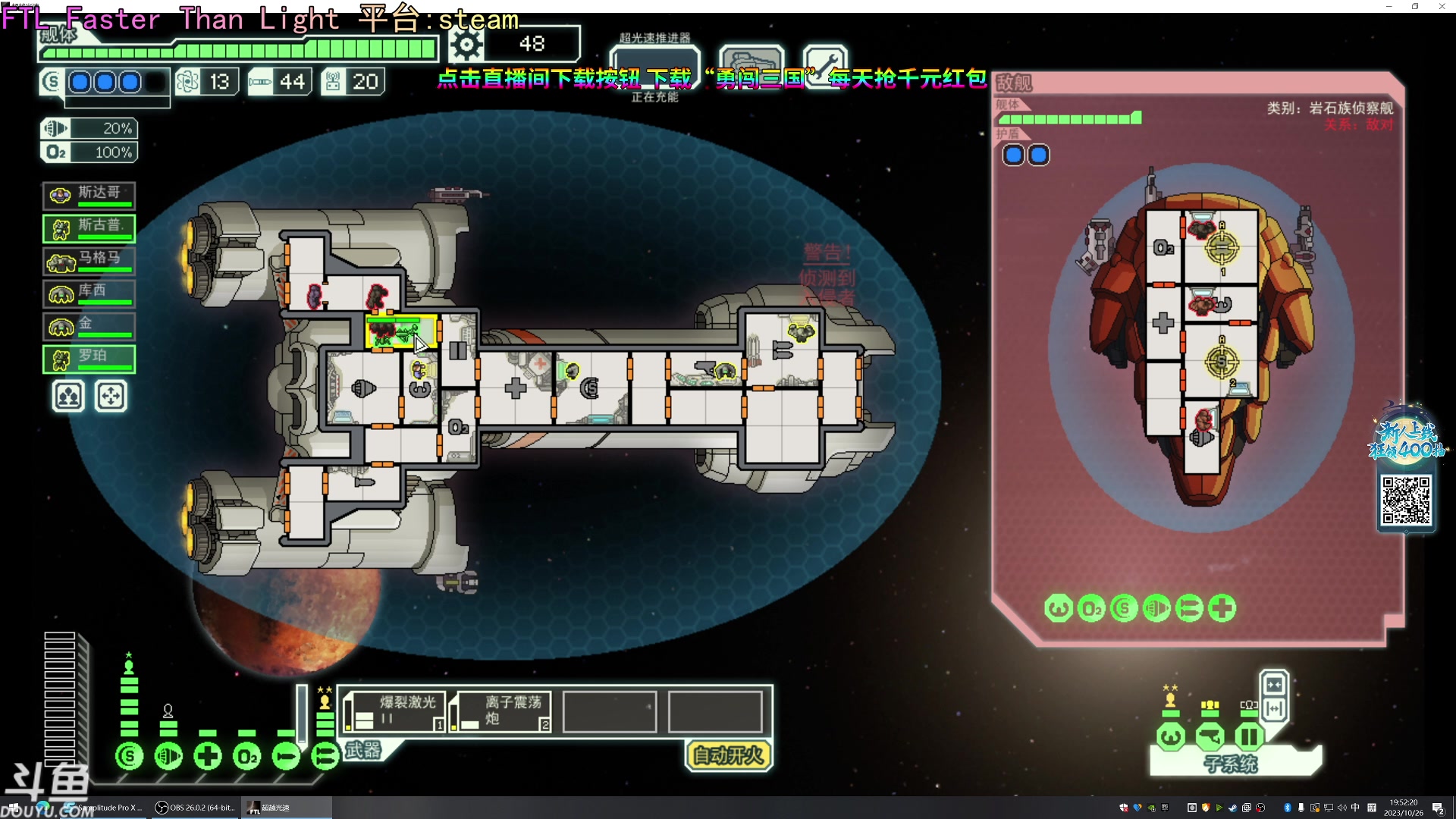
Task: Click the oxygen system power icon
Action: tap(247, 756)
